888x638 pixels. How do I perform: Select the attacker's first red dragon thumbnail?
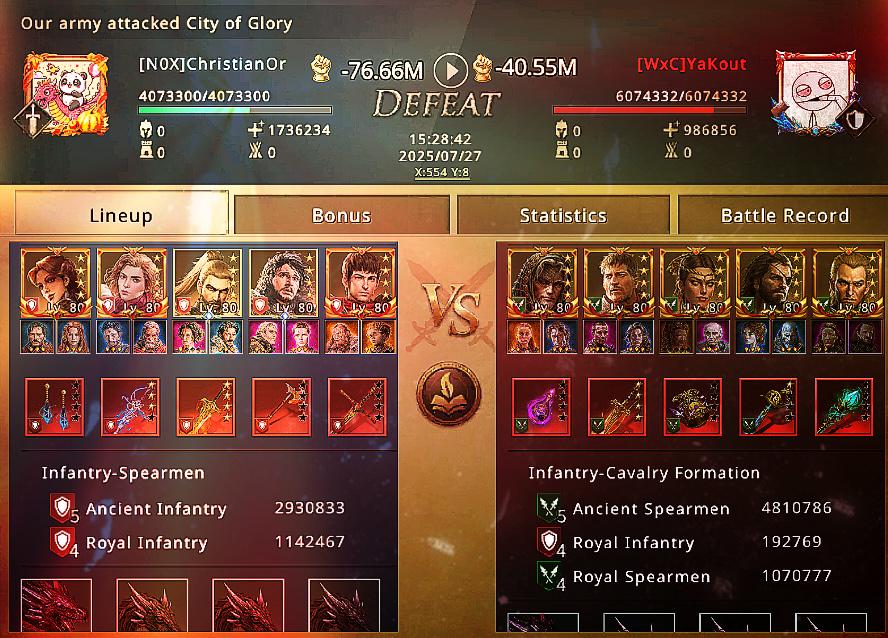(x=56, y=608)
